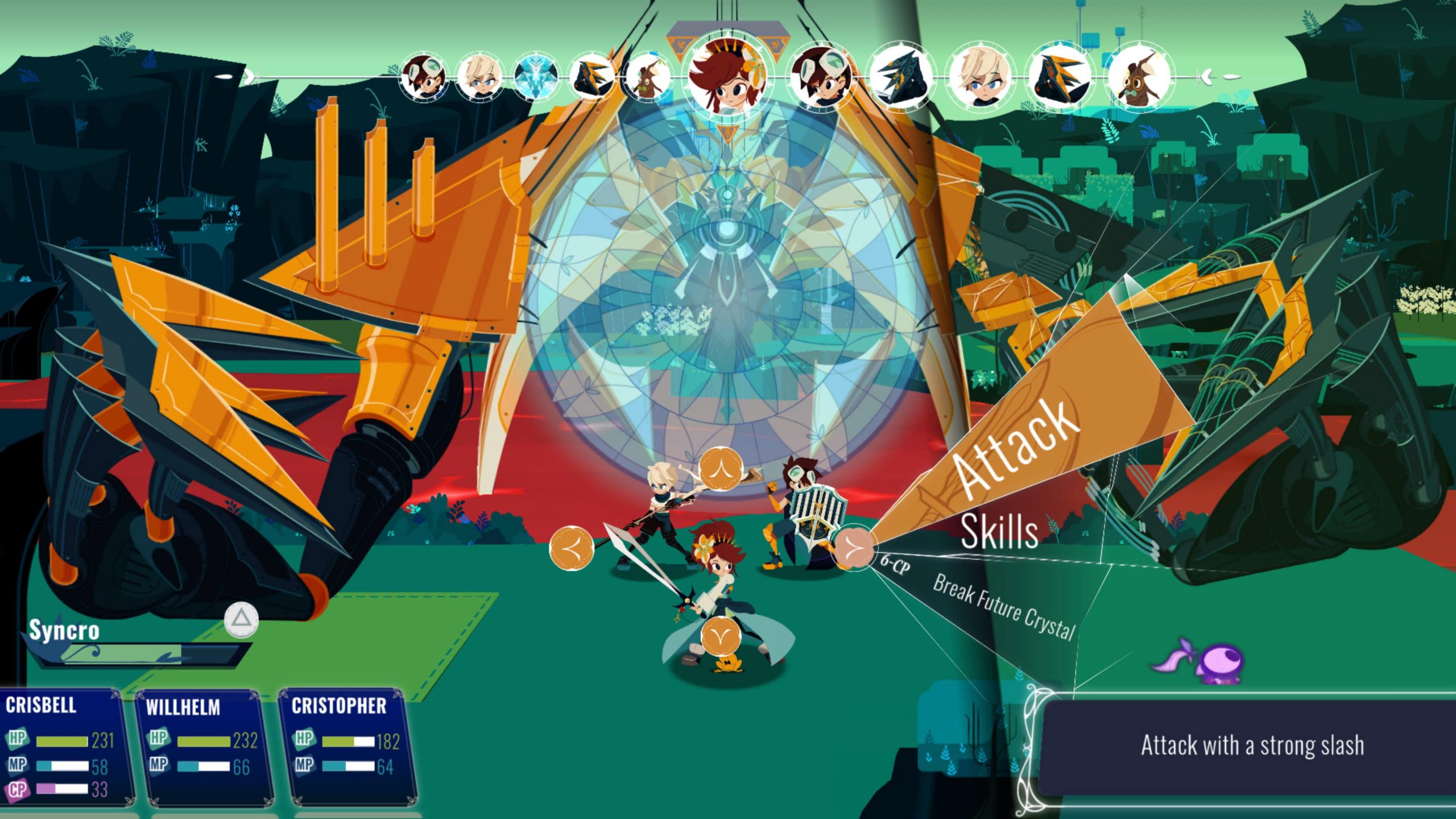Select the downward orange arrow button

(x=721, y=637)
